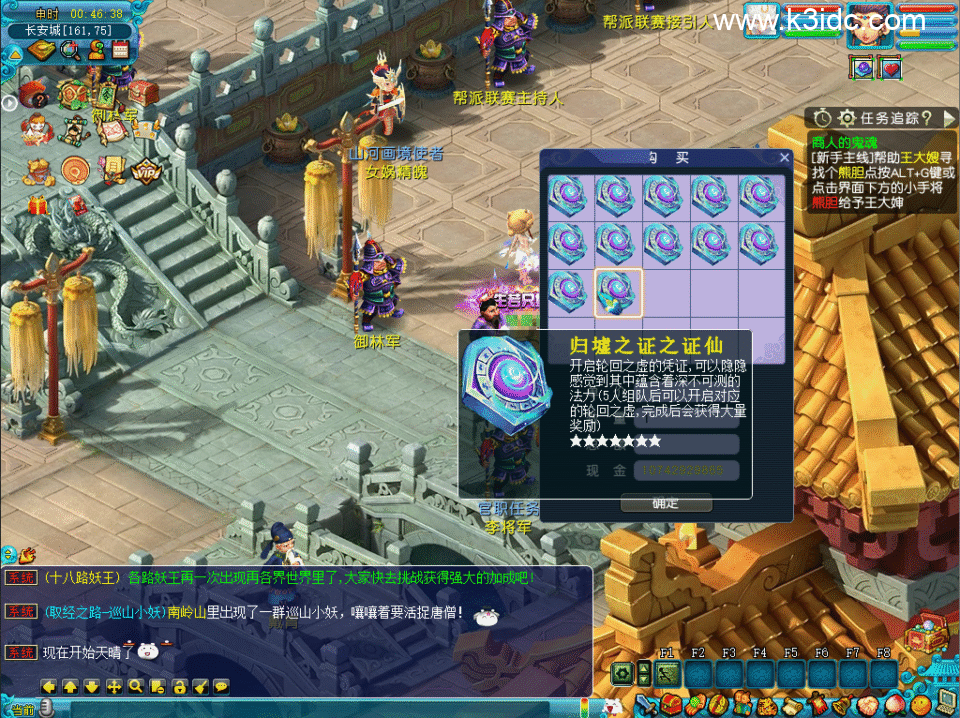Clear the chat with the broom icon
The width and height of the screenshot is (960, 718).
coord(200,687)
